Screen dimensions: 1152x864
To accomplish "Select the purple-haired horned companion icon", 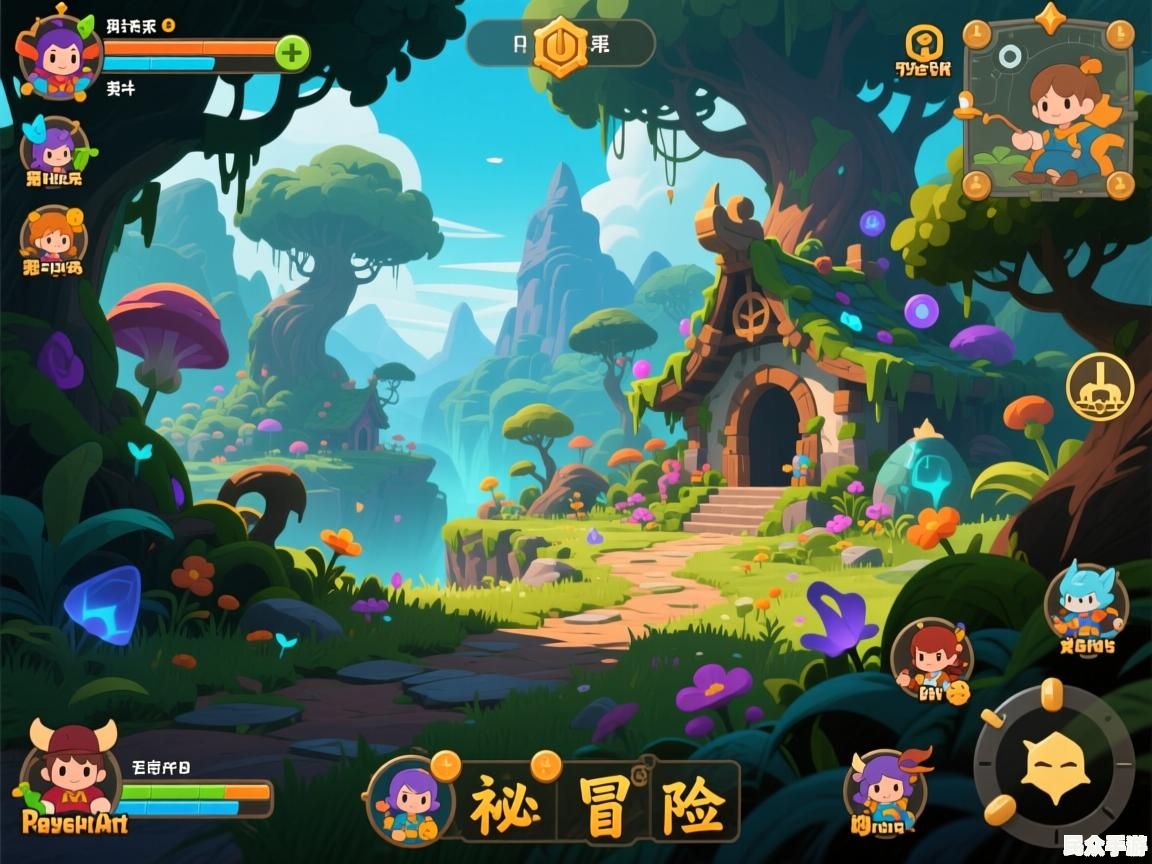I will click(884, 790).
